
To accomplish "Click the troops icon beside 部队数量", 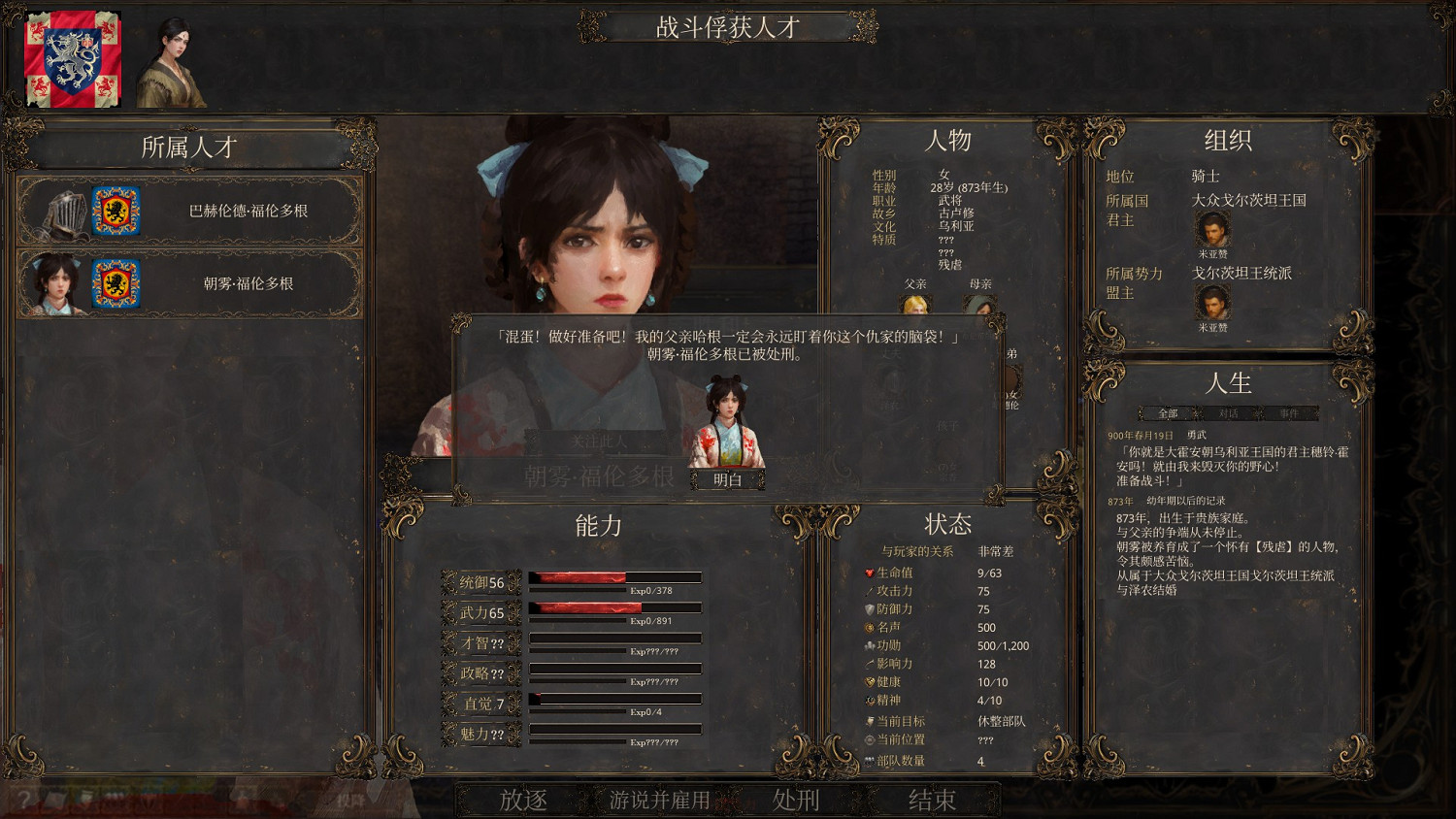I will pos(870,758).
